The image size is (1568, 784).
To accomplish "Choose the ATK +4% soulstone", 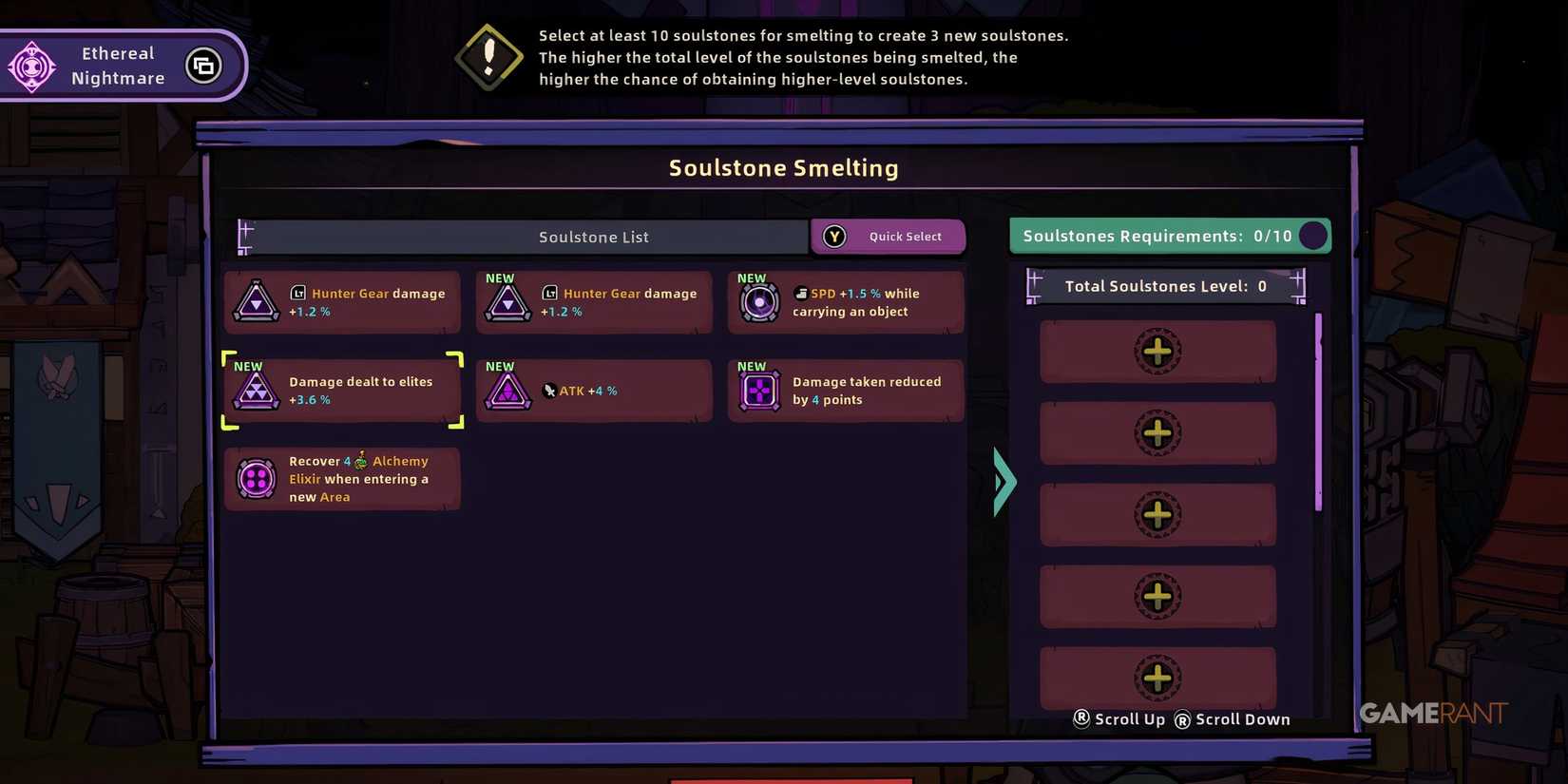I will (593, 391).
